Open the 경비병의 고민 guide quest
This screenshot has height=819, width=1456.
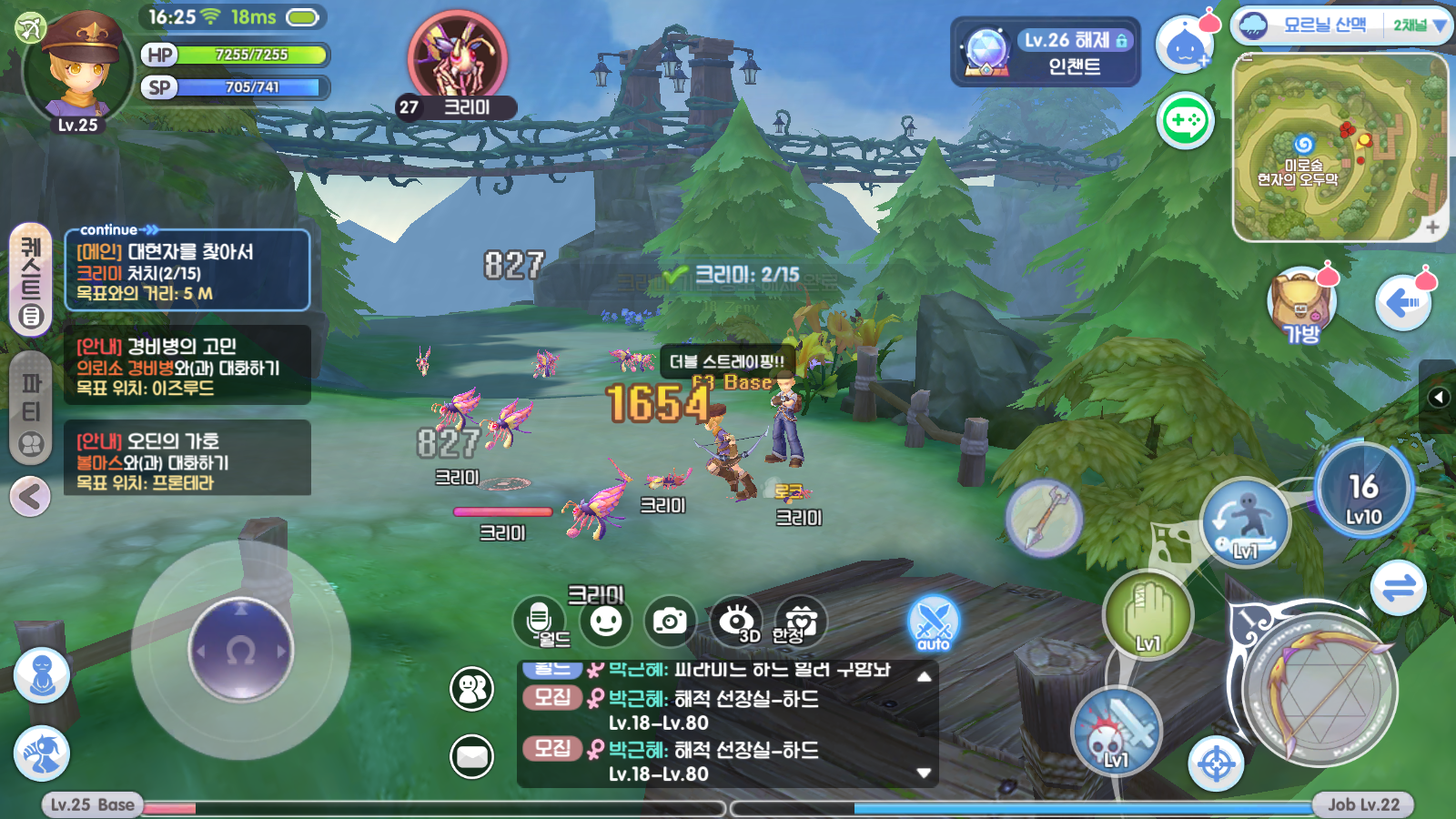click(x=187, y=366)
